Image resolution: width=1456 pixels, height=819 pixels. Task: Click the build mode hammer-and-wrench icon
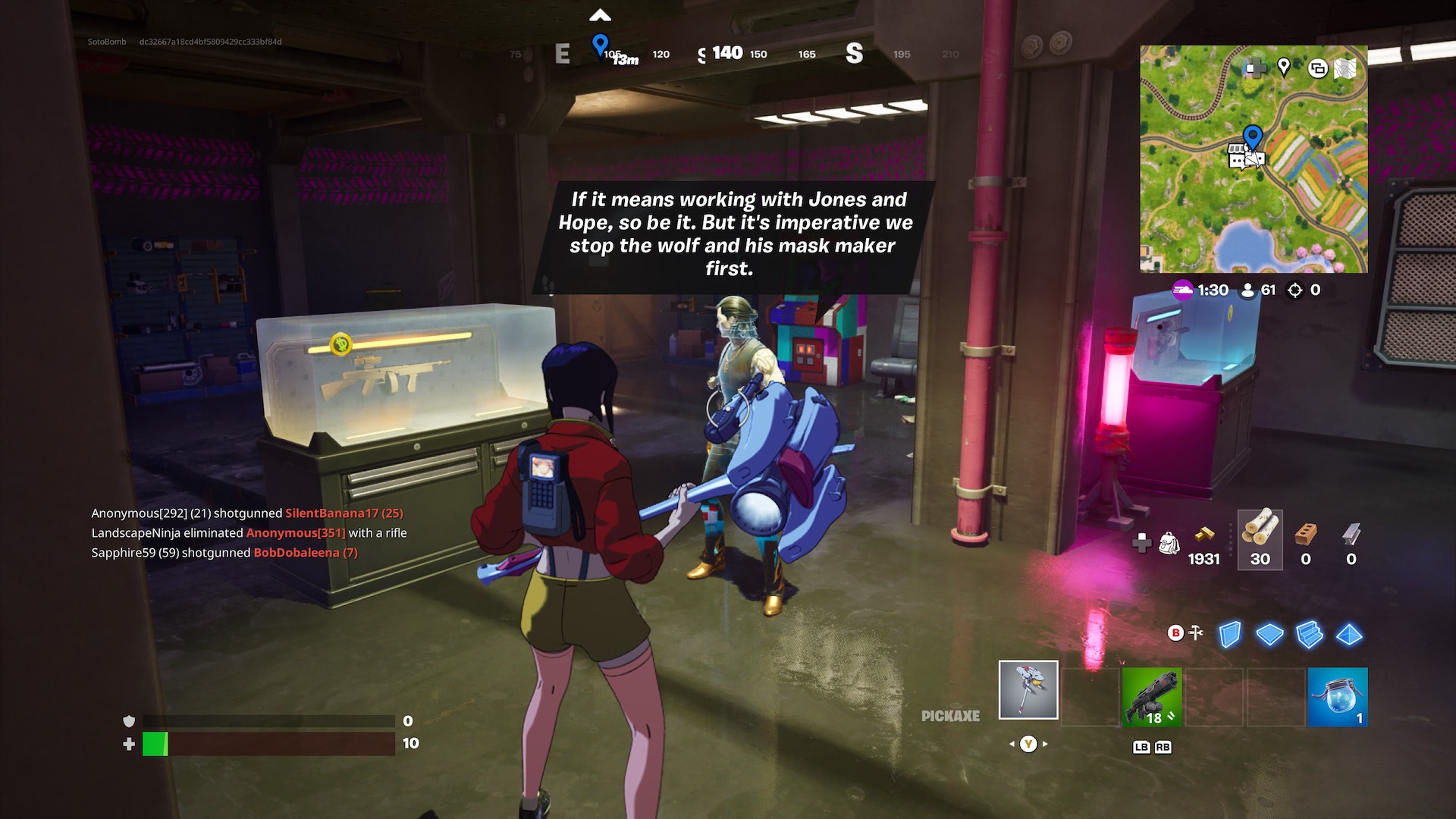(x=1197, y=632)
